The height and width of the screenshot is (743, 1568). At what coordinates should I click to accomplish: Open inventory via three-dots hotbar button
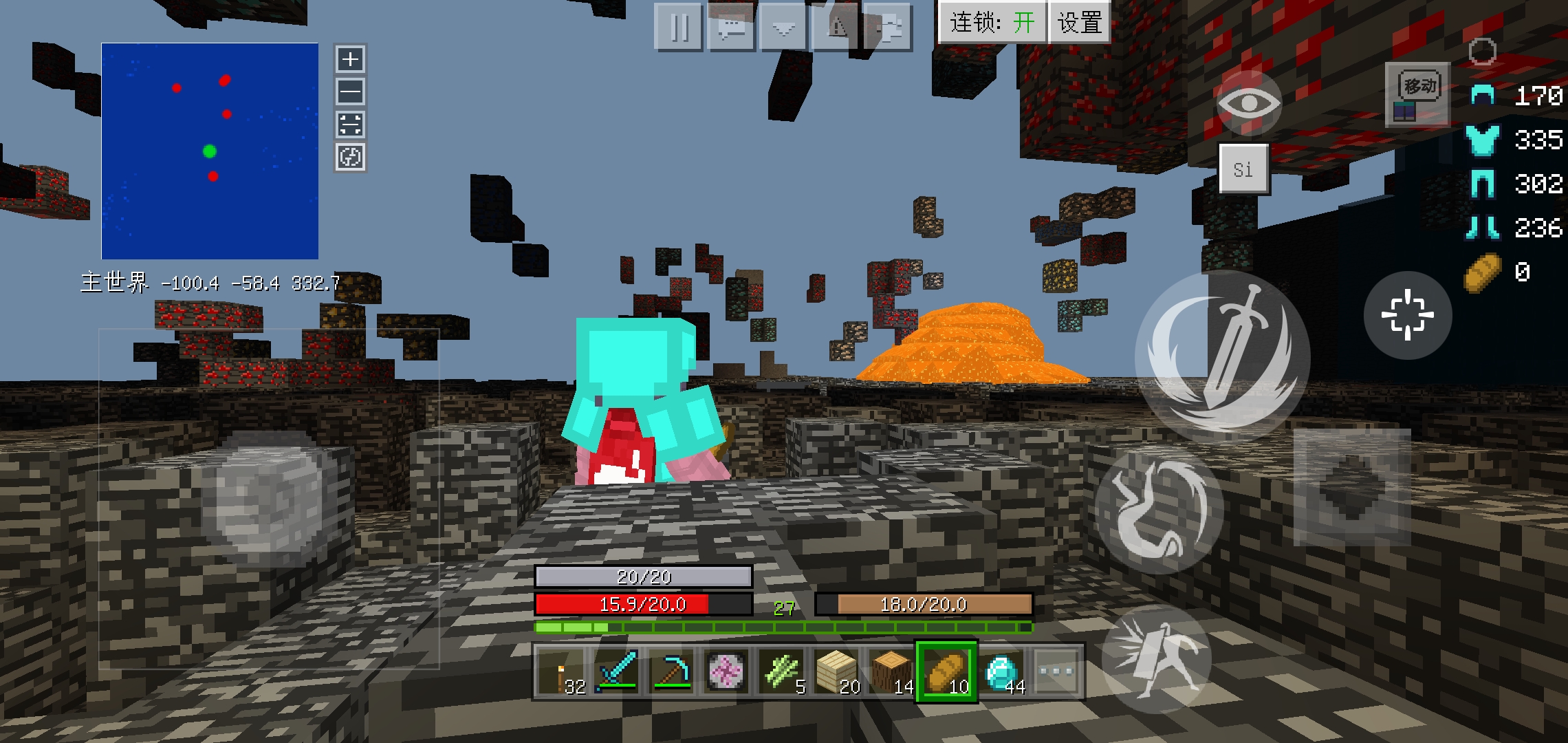pos(1056,671)
